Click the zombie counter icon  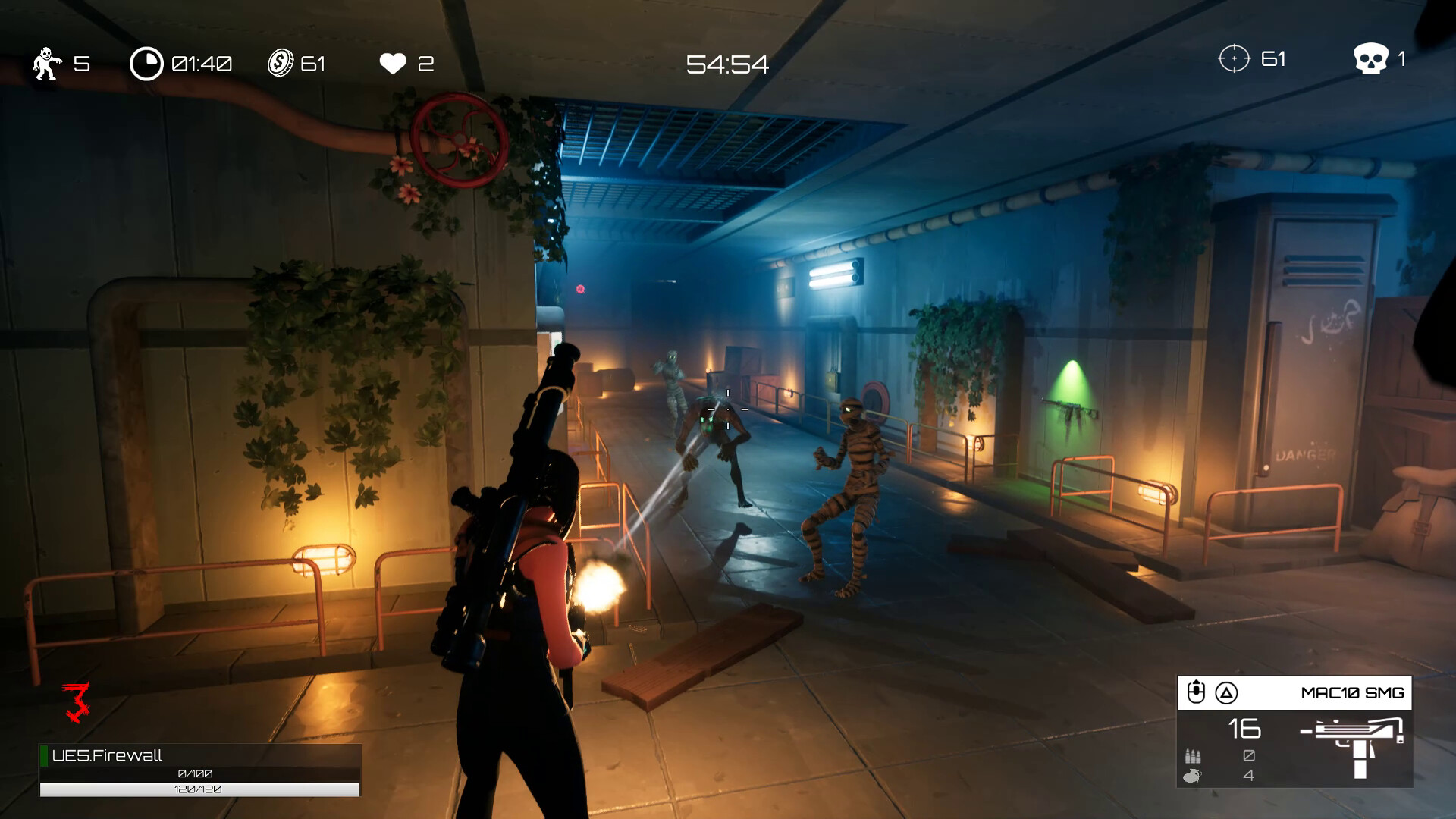[45, 64]
